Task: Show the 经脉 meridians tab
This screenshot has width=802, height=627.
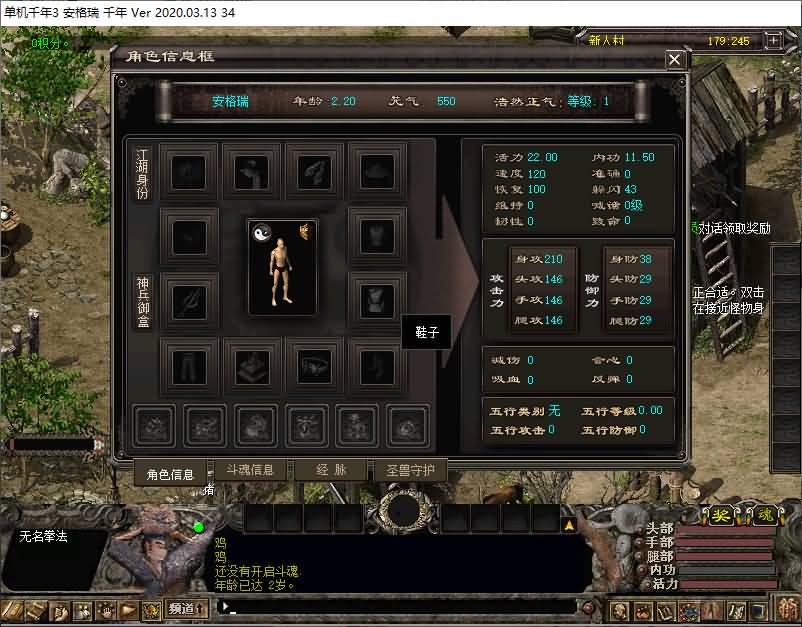Action: click(x=331, y=470)
